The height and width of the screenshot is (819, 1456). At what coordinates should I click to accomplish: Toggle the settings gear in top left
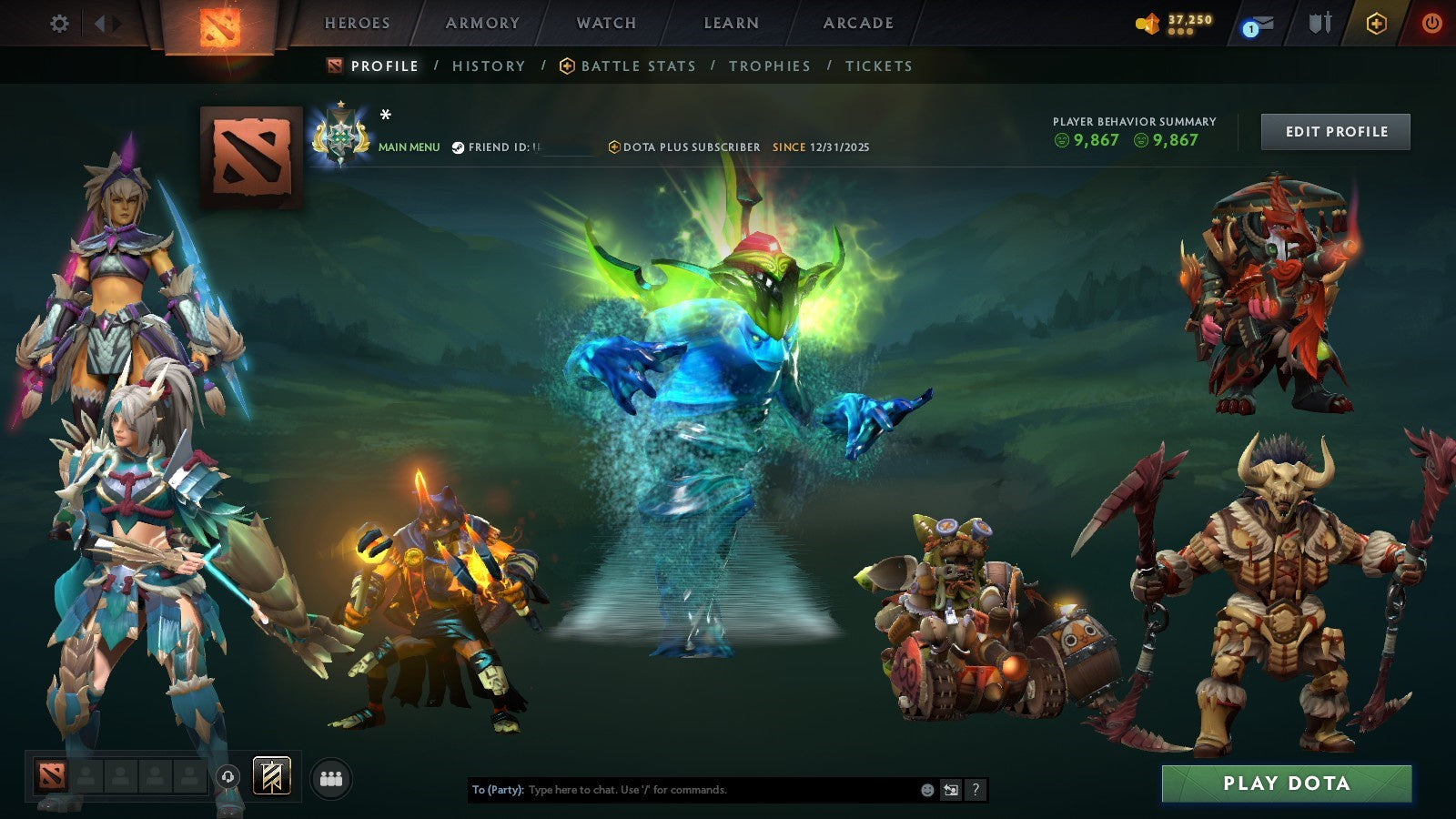pos(59,24)
